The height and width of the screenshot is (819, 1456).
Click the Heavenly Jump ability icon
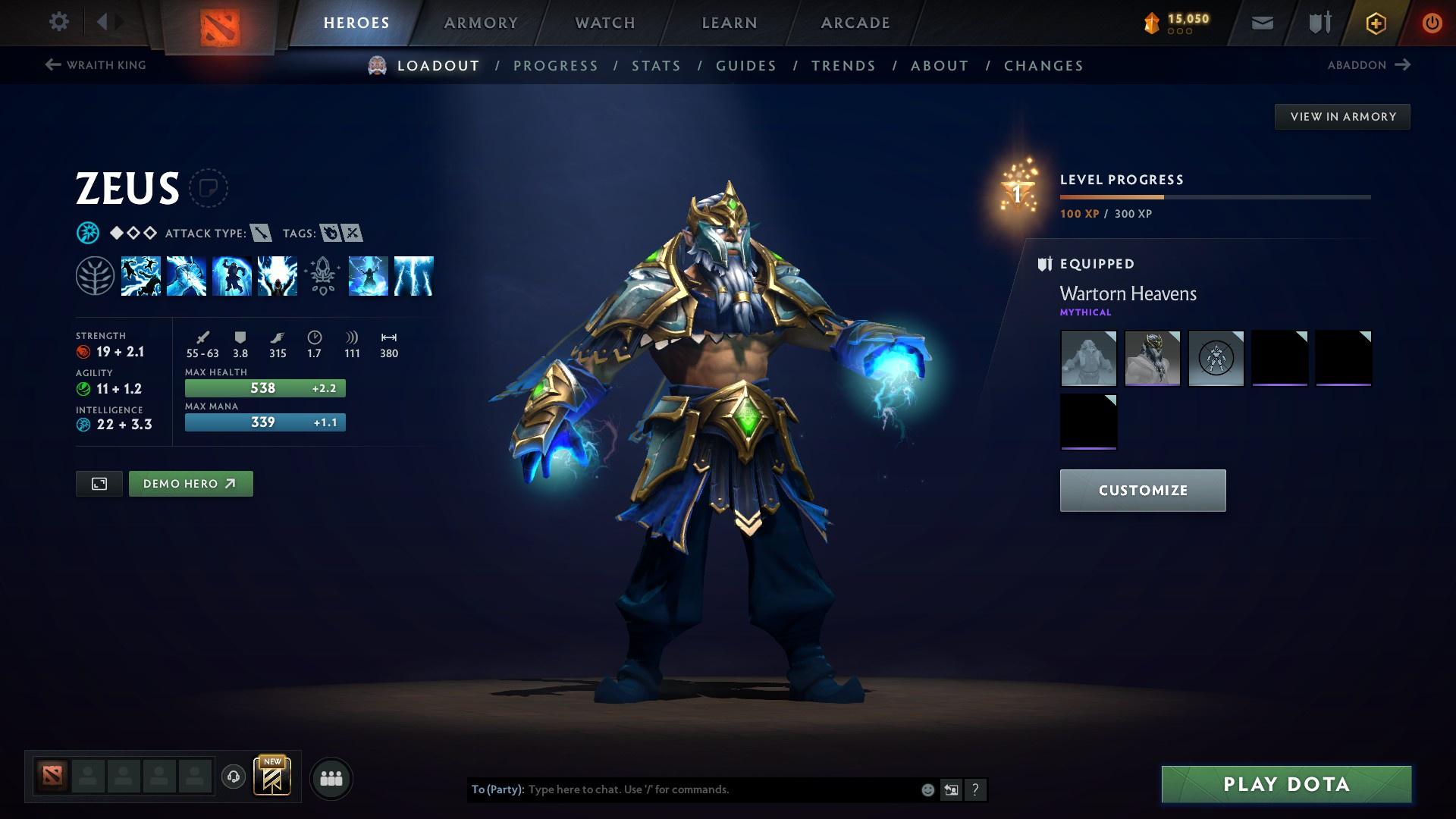[x=233, y=276]
